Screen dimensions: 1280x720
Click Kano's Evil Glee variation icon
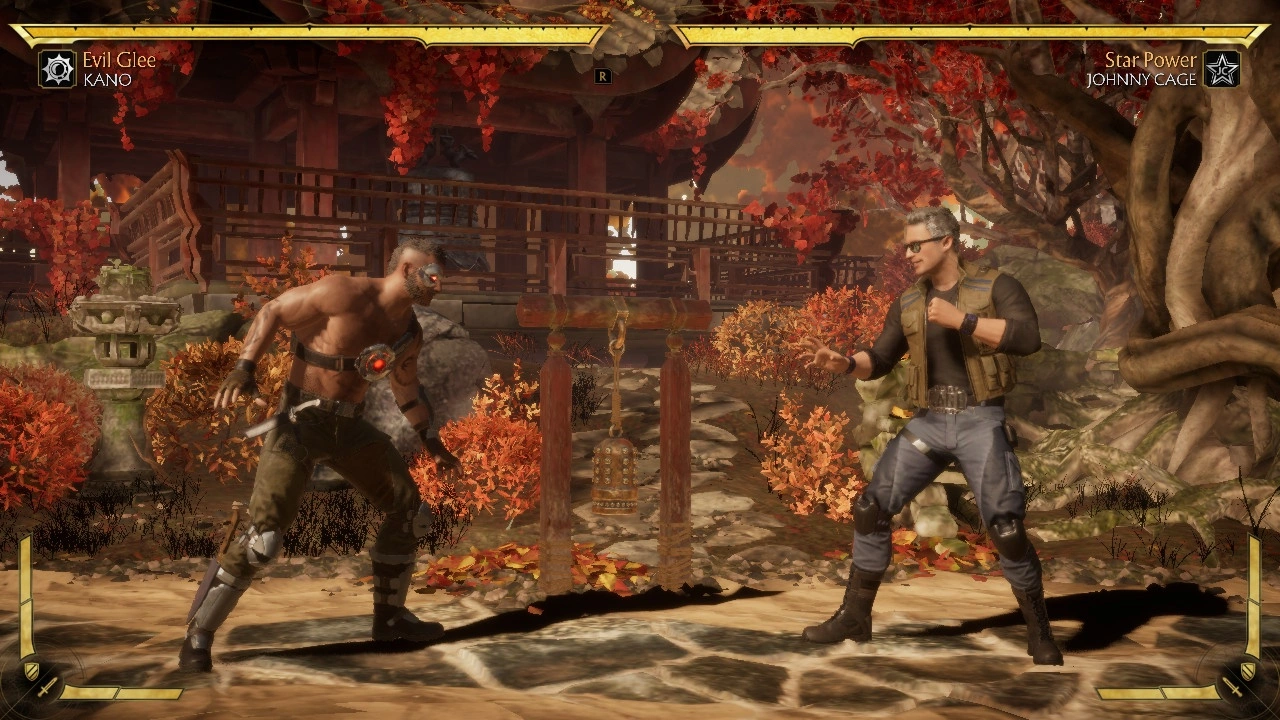(x=57, y=69)
